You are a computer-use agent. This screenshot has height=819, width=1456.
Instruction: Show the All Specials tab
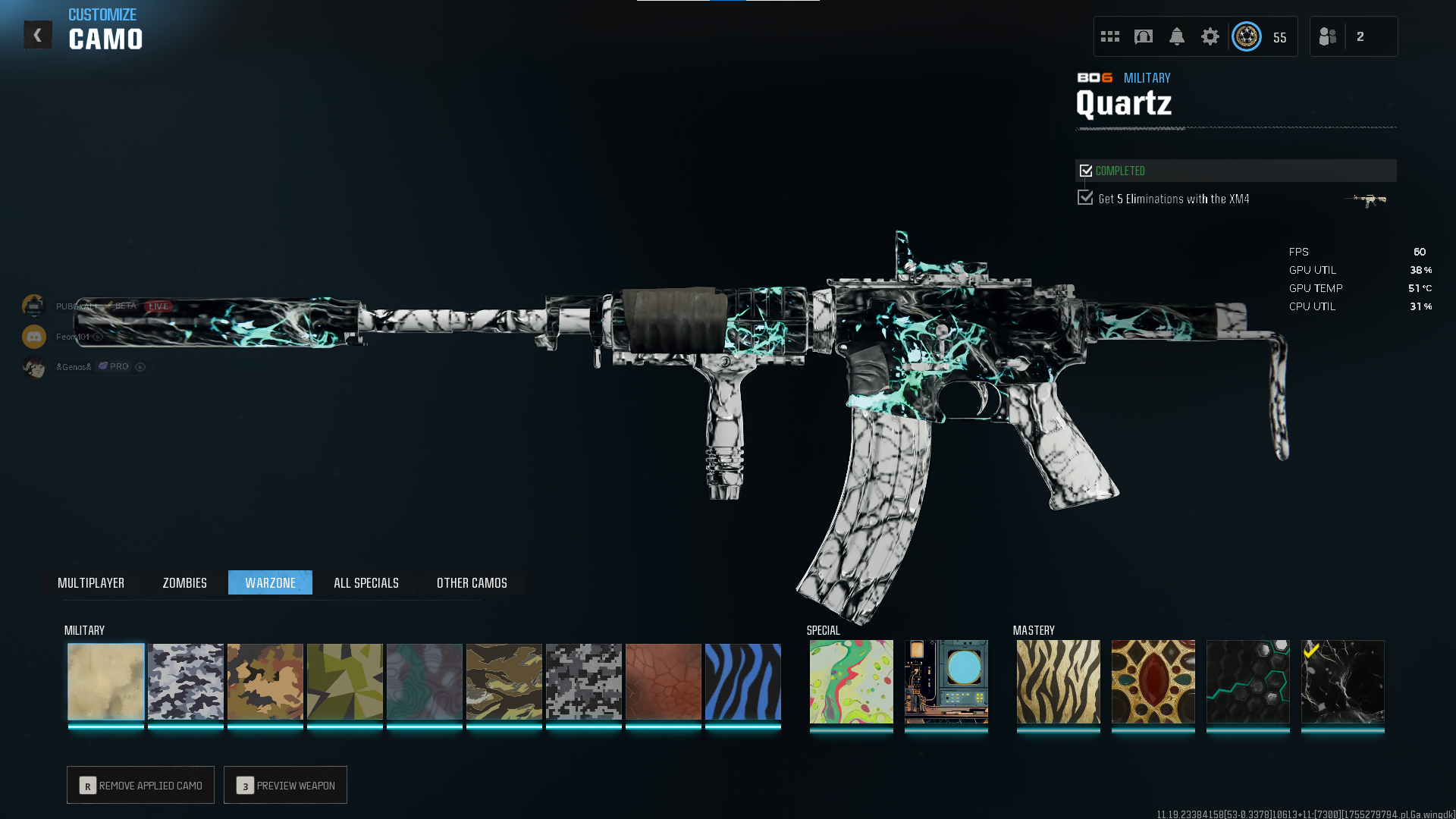(366, 582)
